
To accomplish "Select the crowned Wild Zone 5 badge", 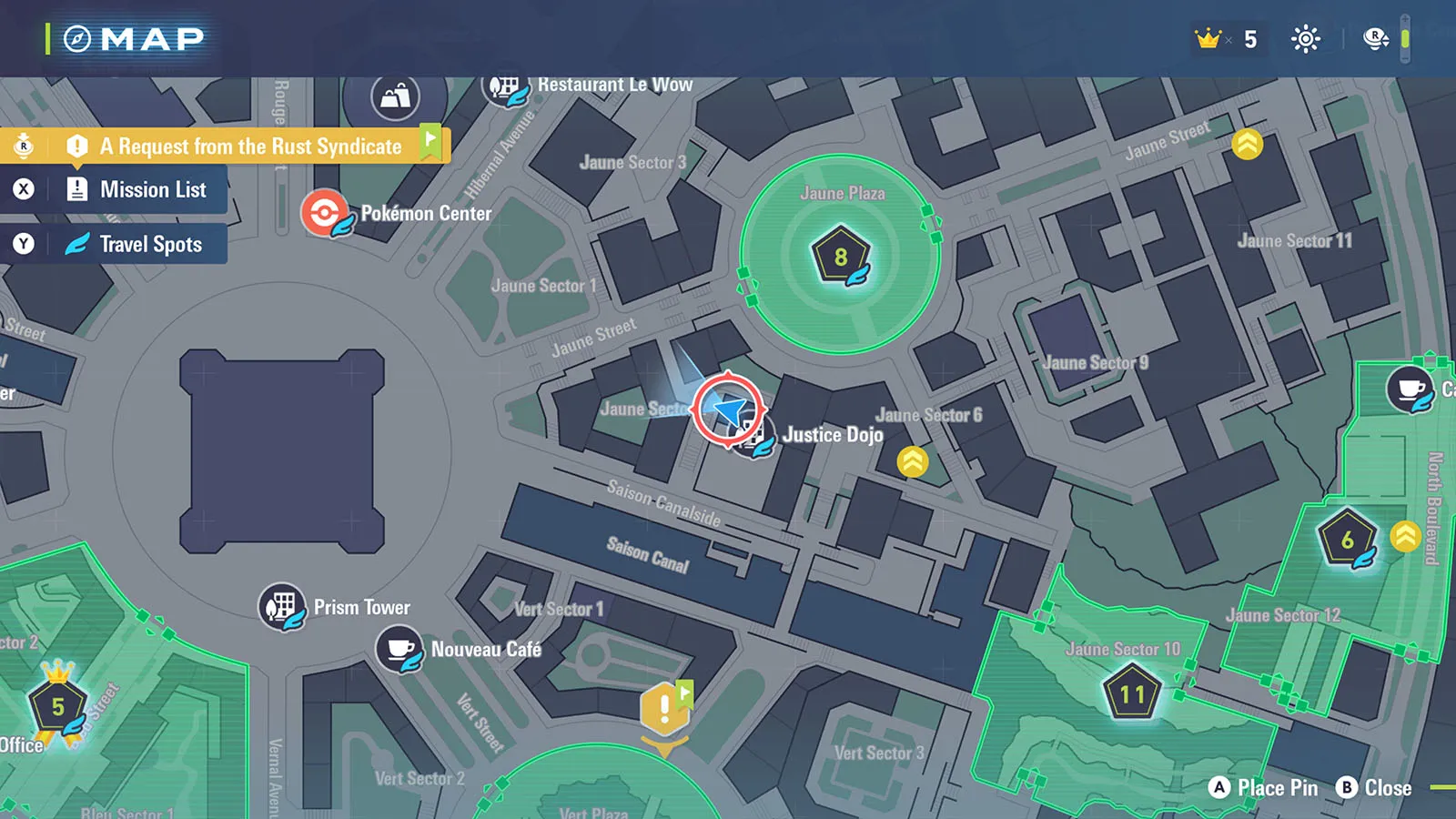I will point(57,706).
